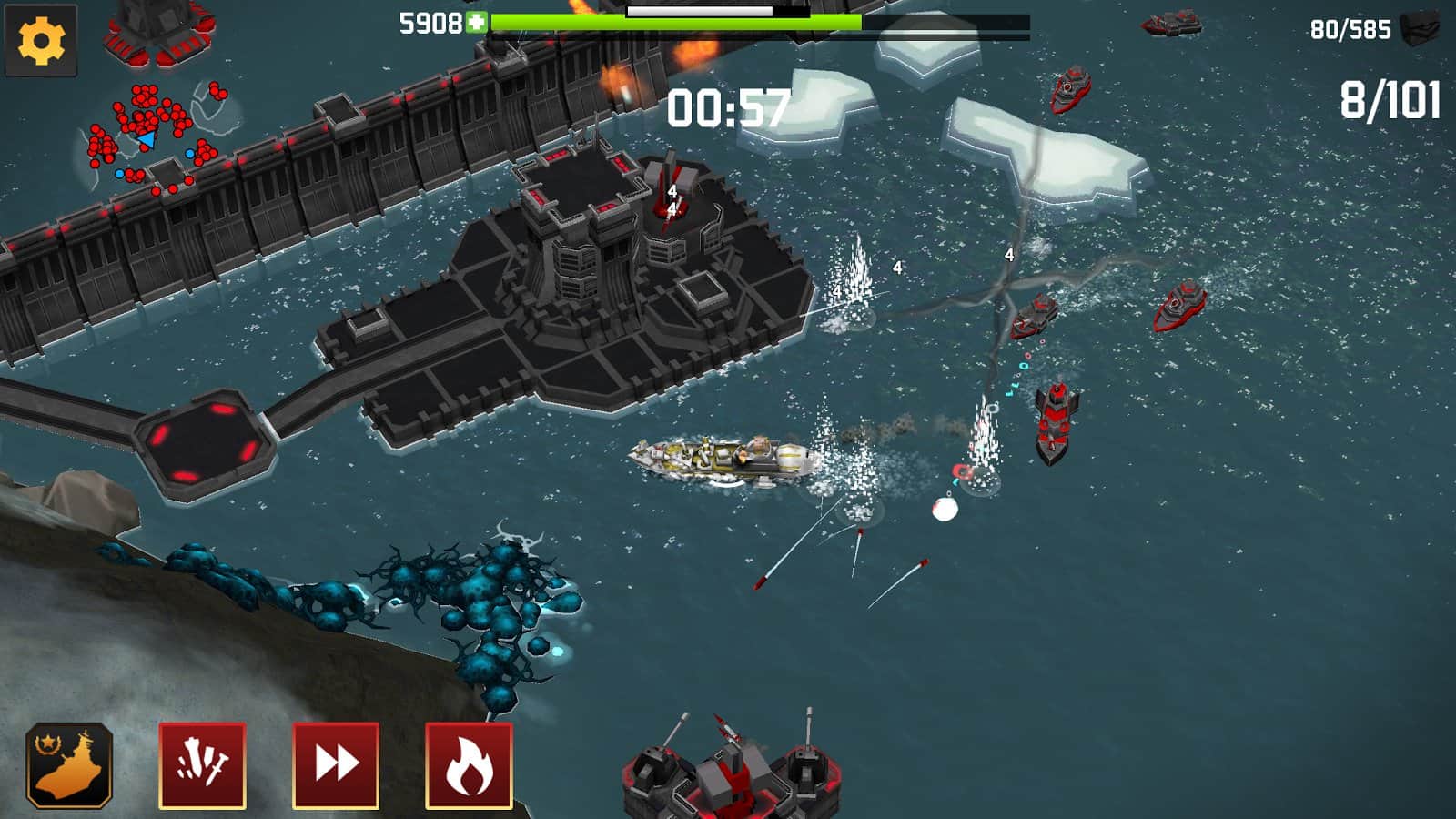Select the damaged floating turret near the boat
The width and height of the screenshot is (1456, 819).
coord(960,473)
